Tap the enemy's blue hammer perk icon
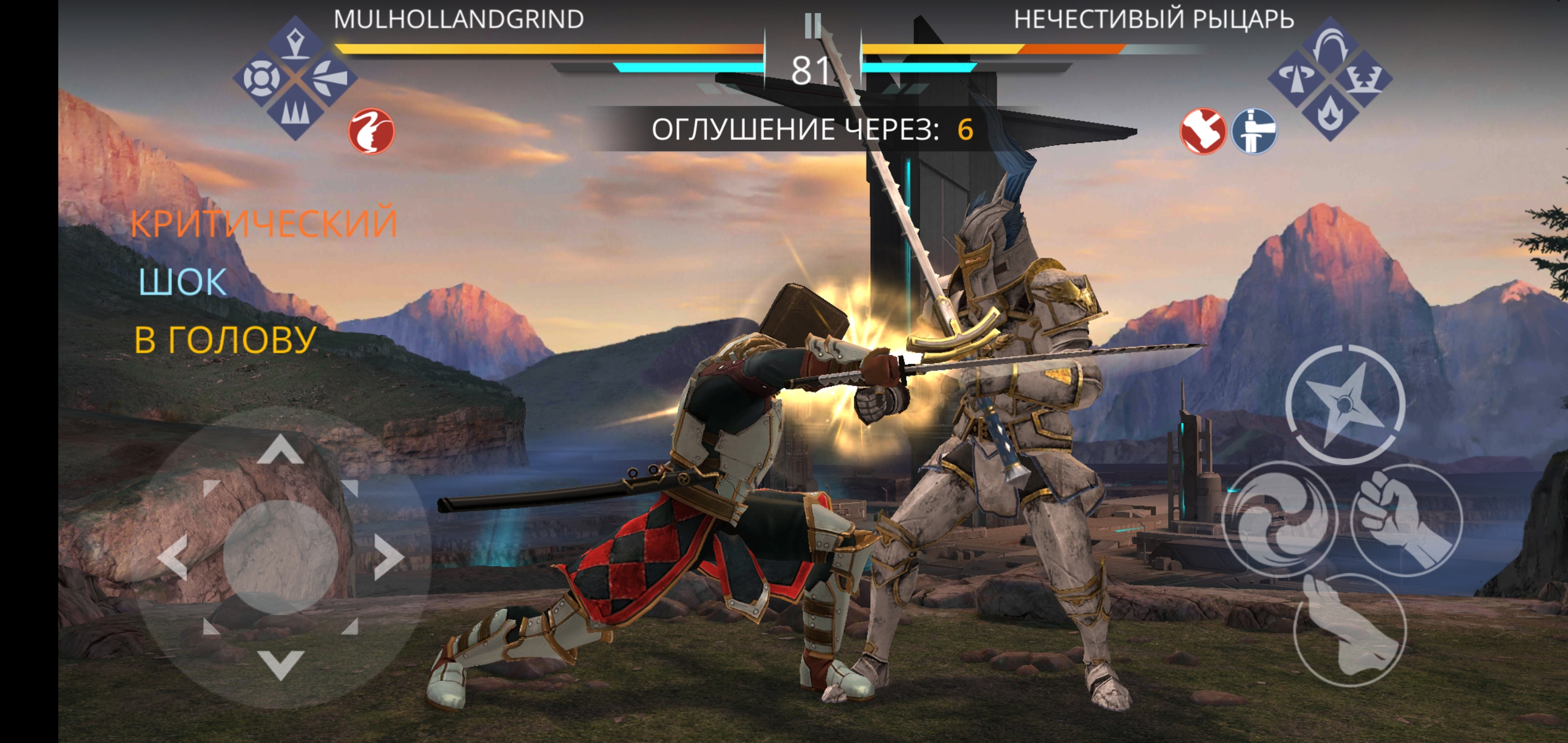The width and height of the screenshot is (1568, 743). (1254, 131)
